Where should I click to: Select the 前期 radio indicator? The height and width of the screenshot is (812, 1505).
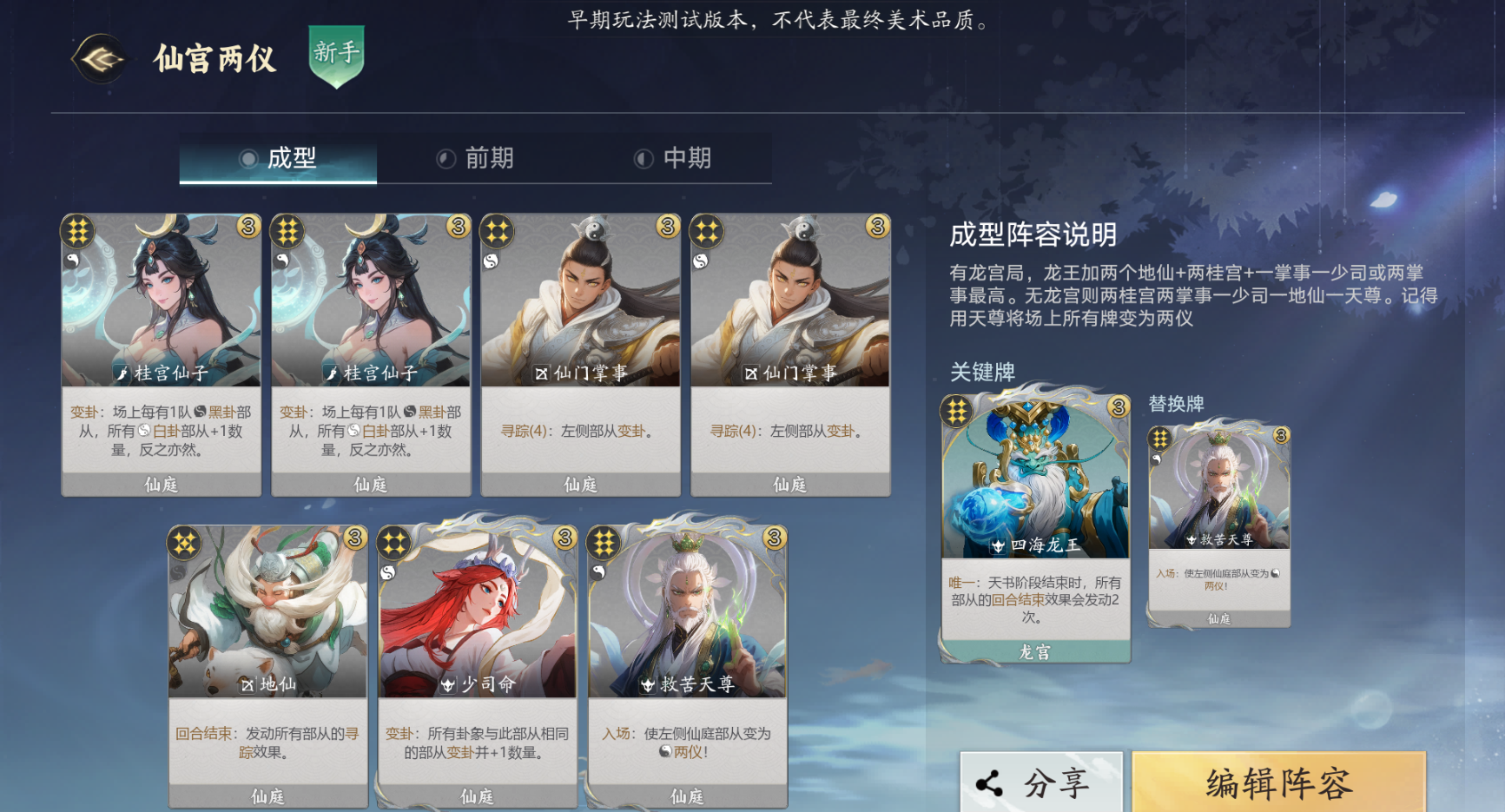[445, 157]
